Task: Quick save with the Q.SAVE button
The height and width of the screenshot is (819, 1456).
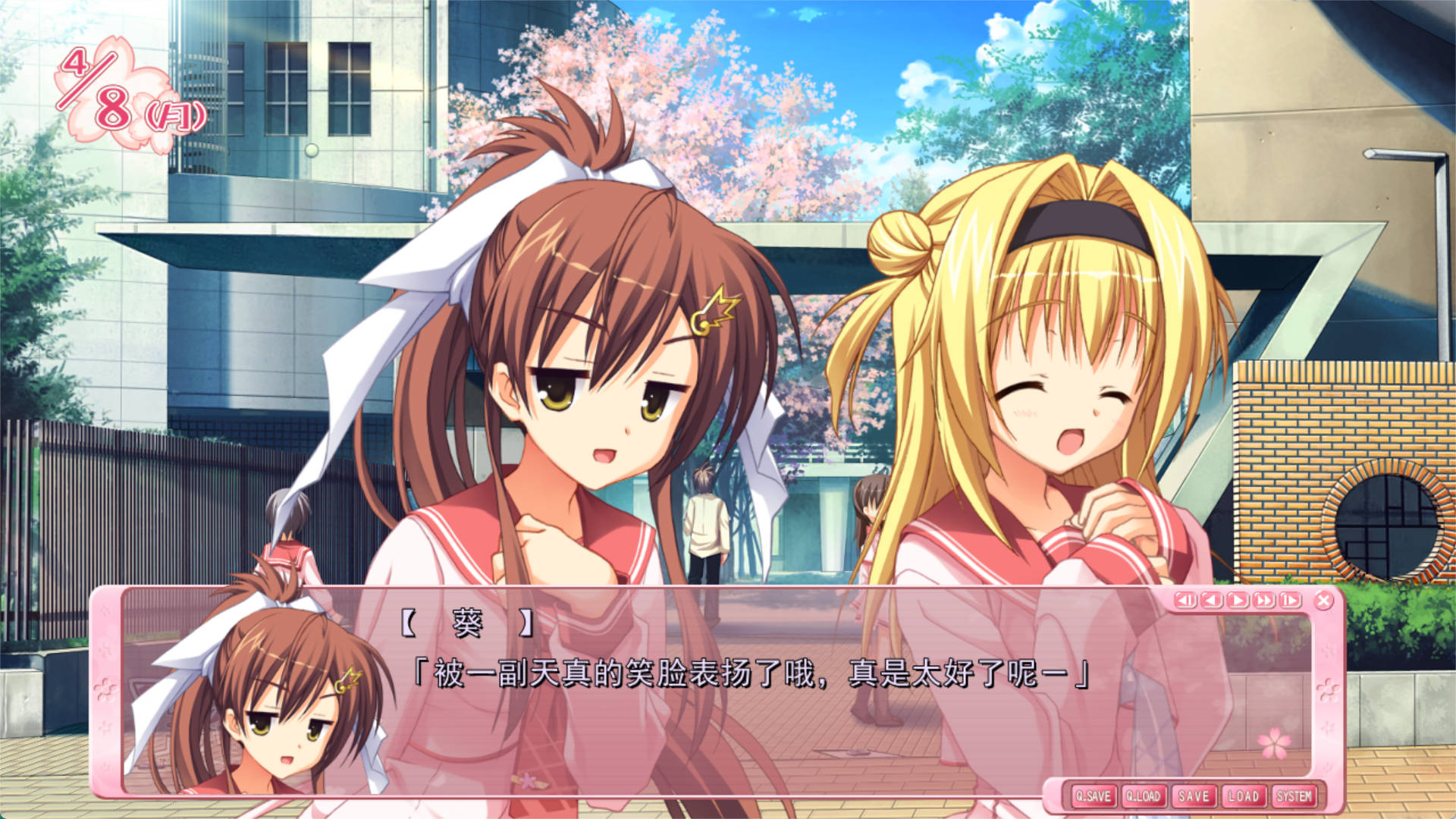Action: click(1093, 796)
